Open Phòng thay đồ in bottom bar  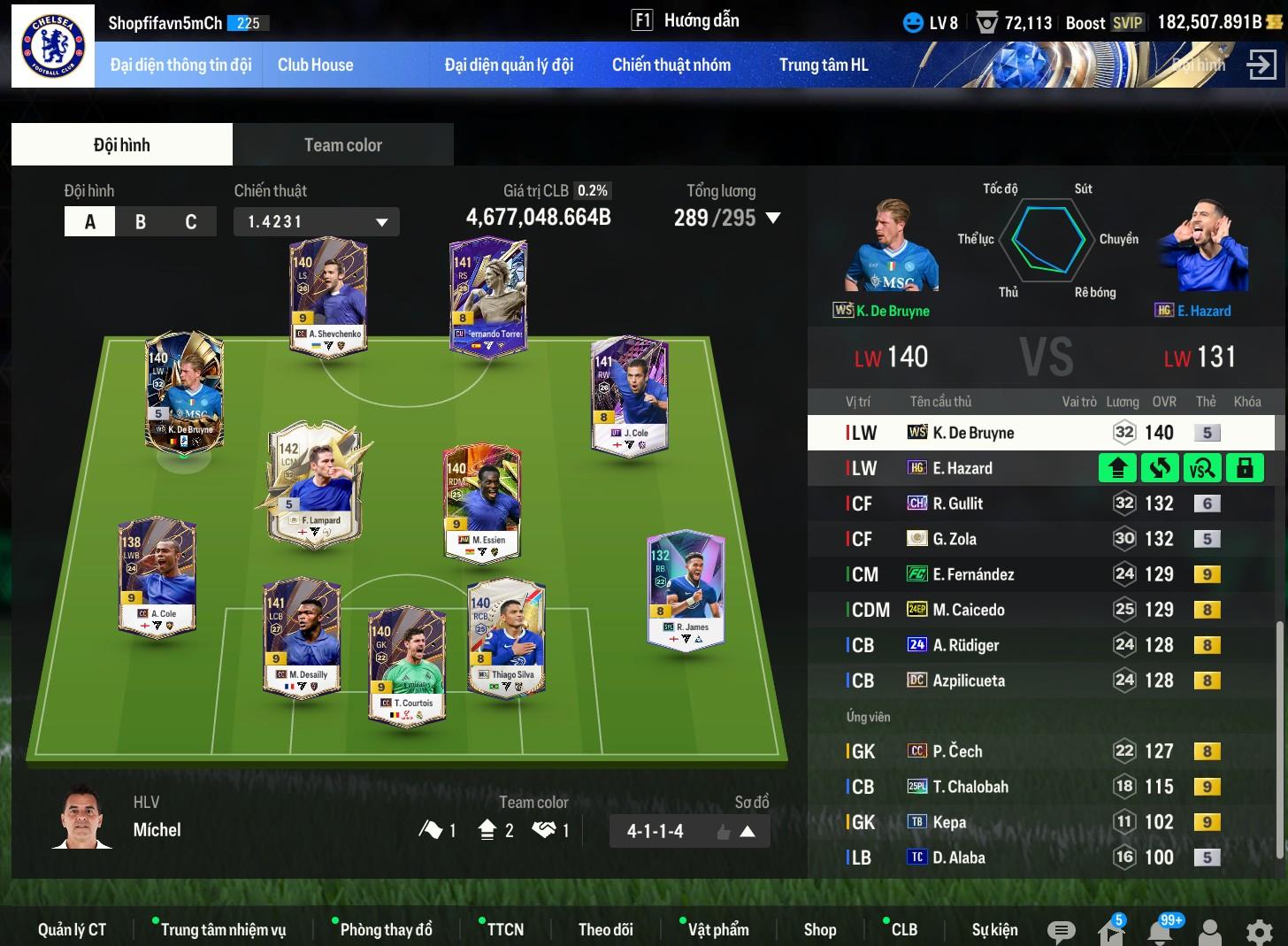(x=386, y=929)
